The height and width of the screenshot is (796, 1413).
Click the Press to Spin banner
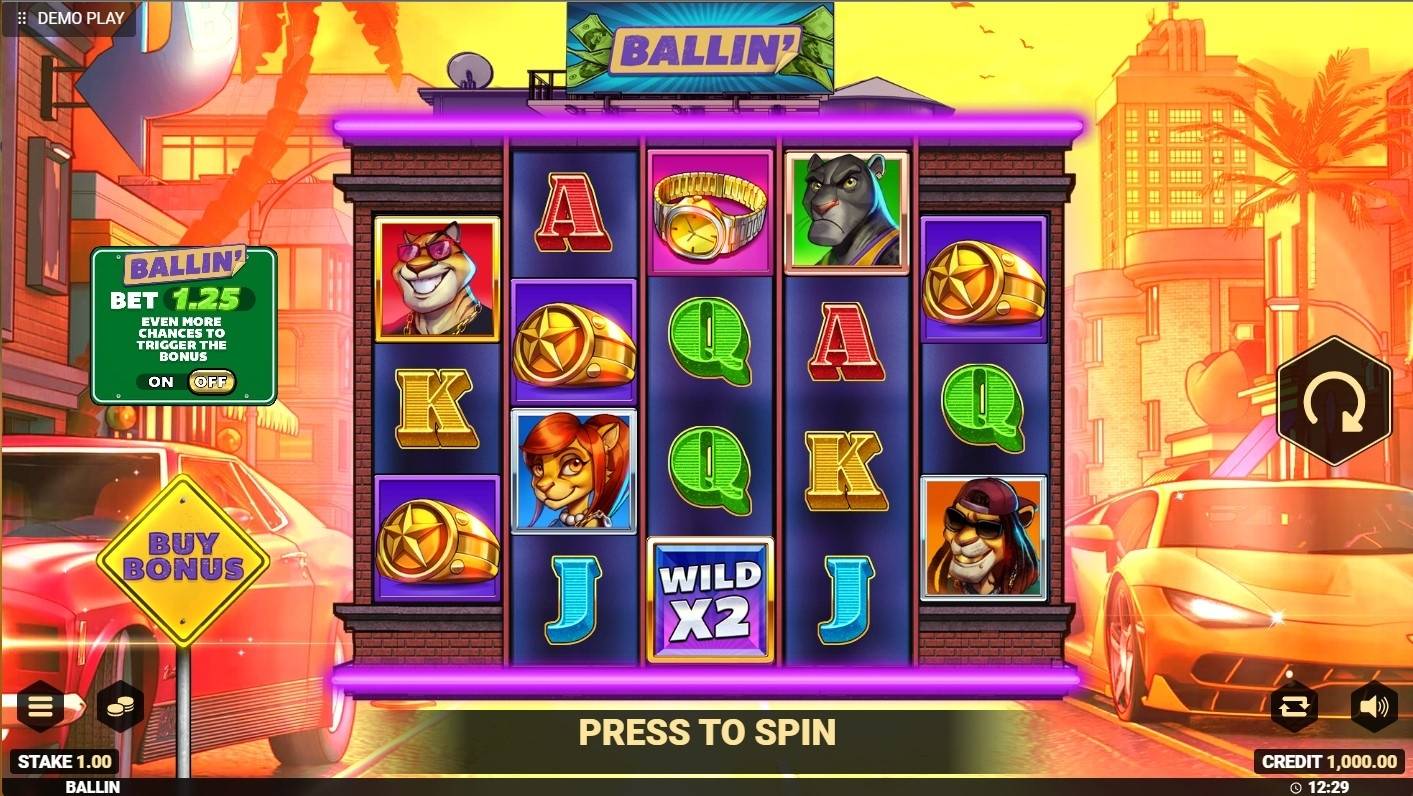tap(706, 732)
